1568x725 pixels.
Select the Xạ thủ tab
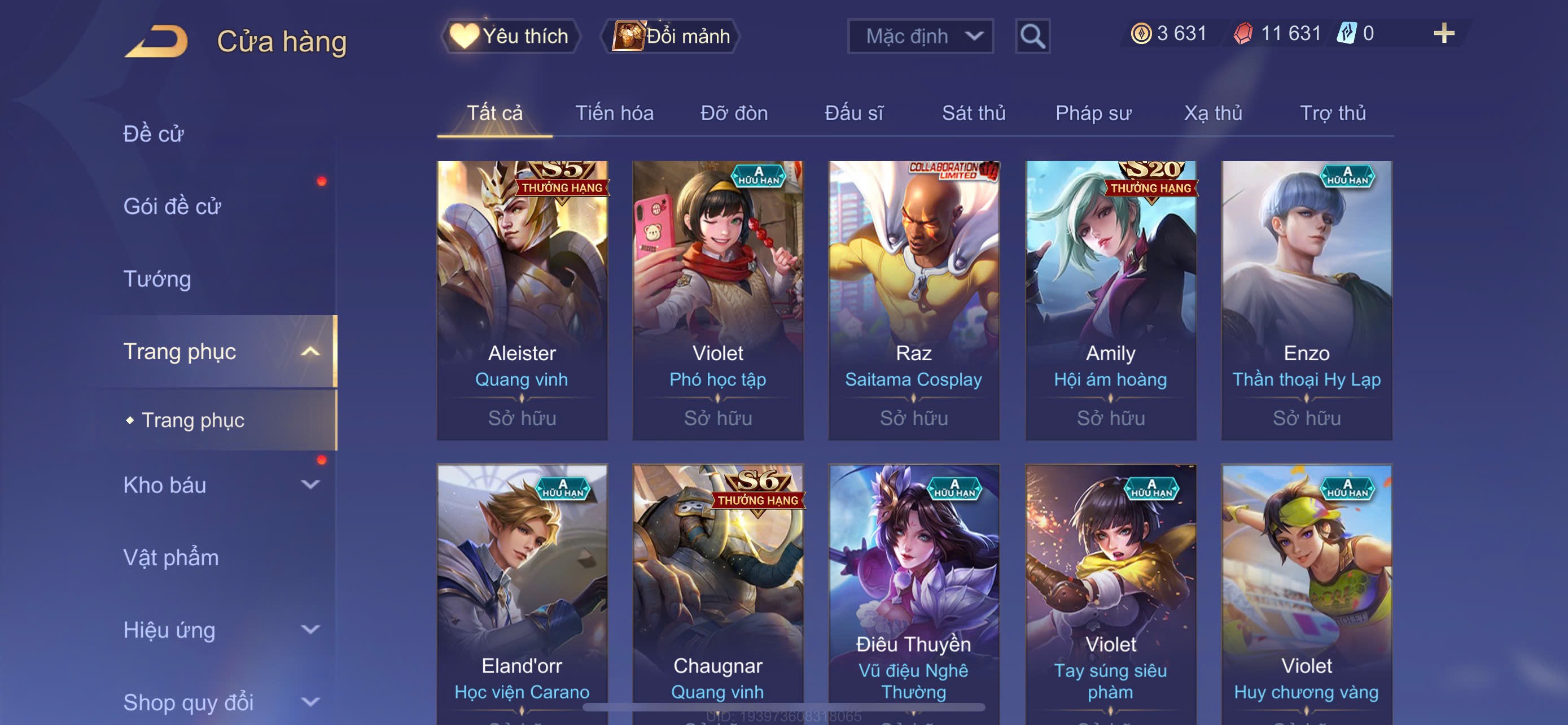(x=1212, y=113)
